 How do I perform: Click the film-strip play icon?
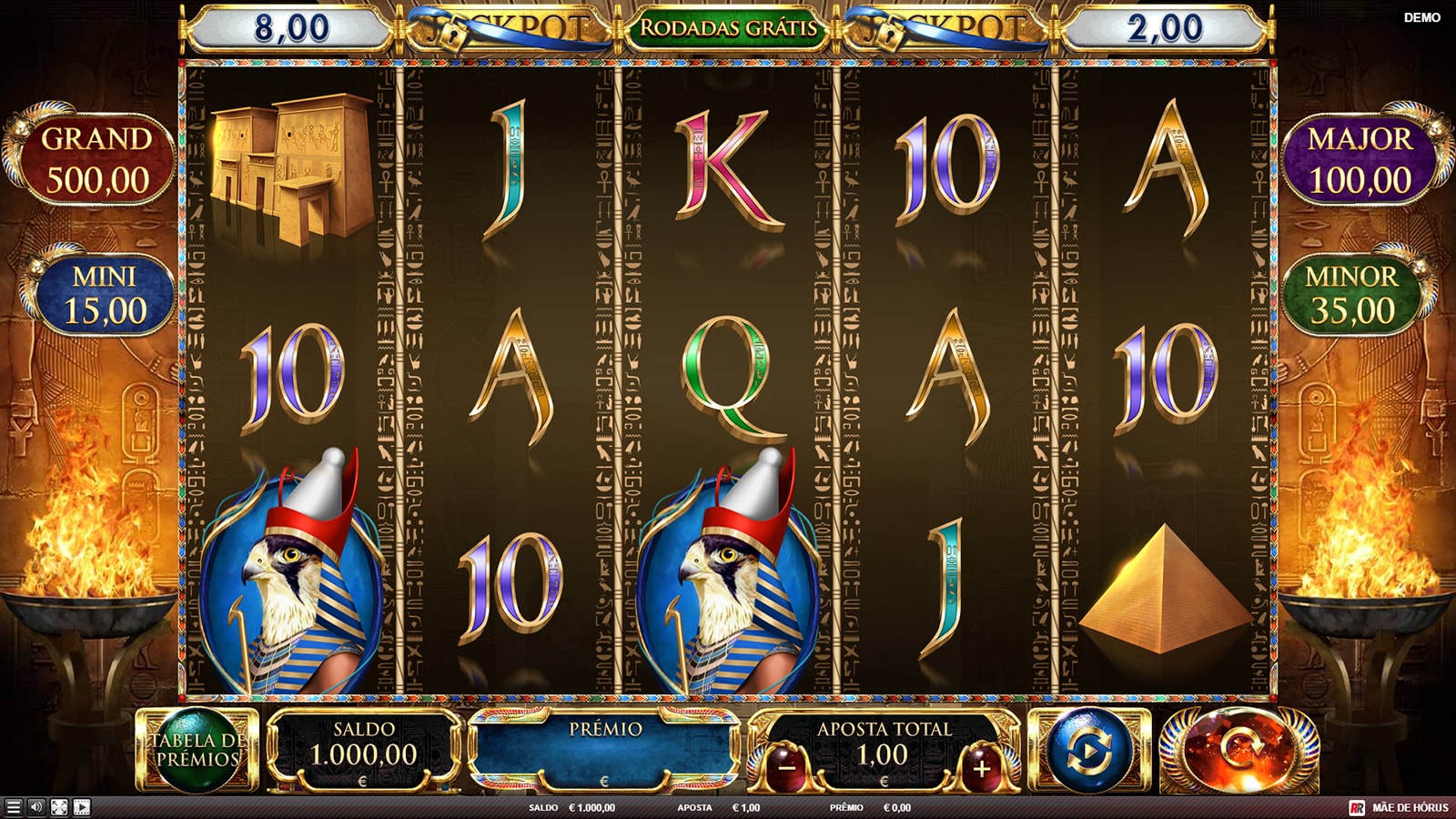click(82, 807)
